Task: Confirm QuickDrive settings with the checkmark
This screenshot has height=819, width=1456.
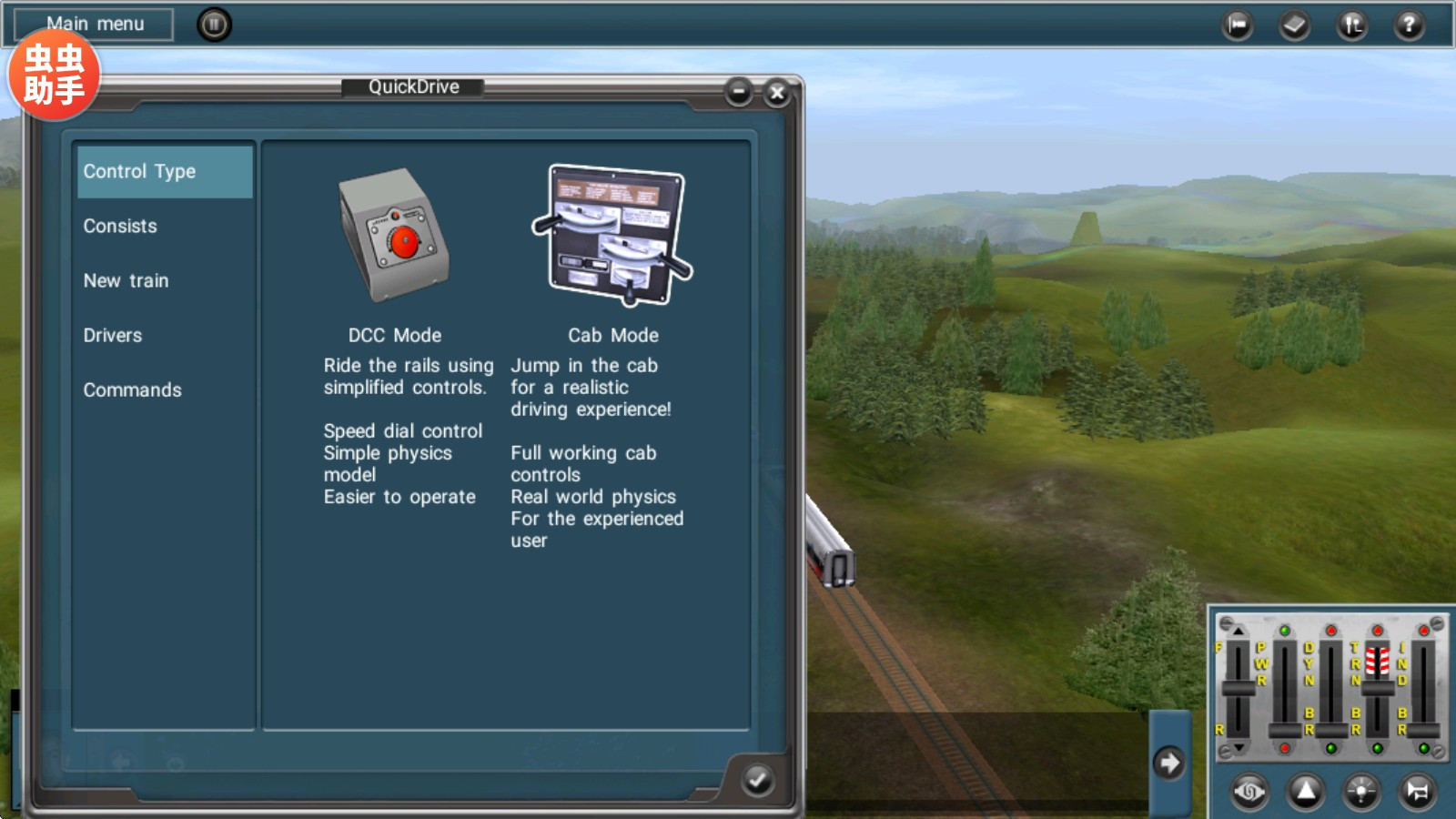Action: 757,780
